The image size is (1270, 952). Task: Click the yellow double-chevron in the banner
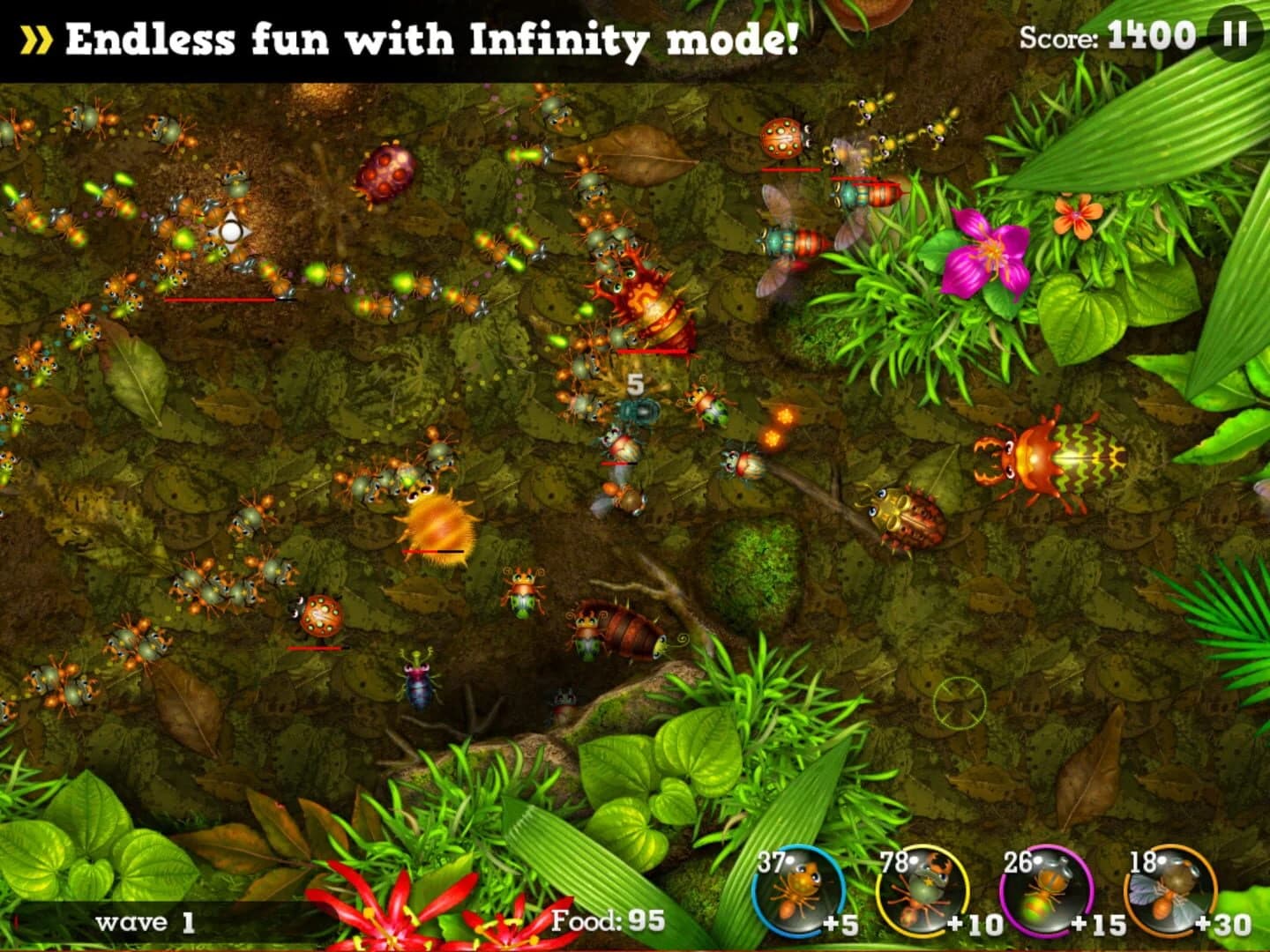pos(36,39)
